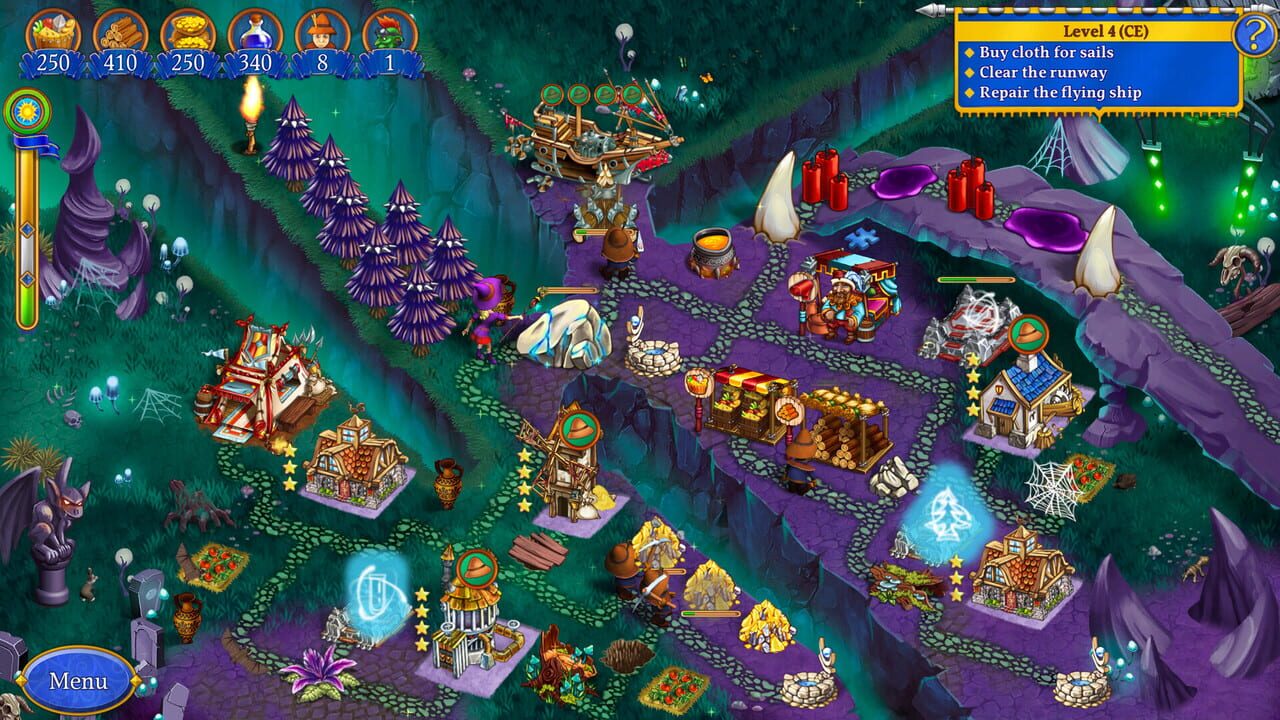Click the blue potion resource icon
The width and height of the screenshot is (1280, 720).
point(256,33)
